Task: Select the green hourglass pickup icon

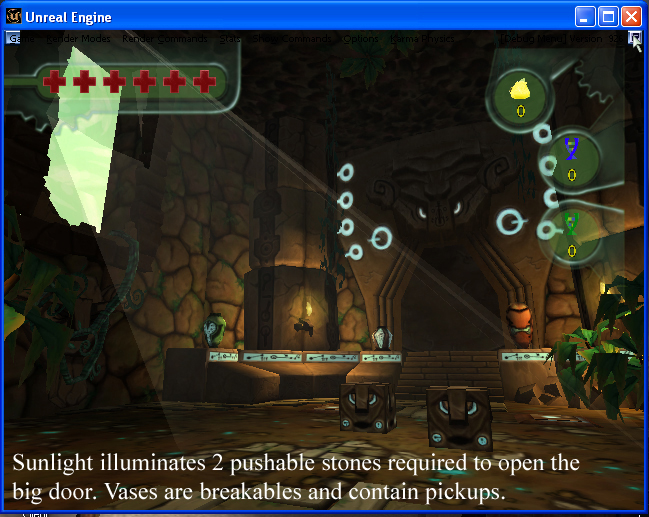Action: [x=571, y=224]
